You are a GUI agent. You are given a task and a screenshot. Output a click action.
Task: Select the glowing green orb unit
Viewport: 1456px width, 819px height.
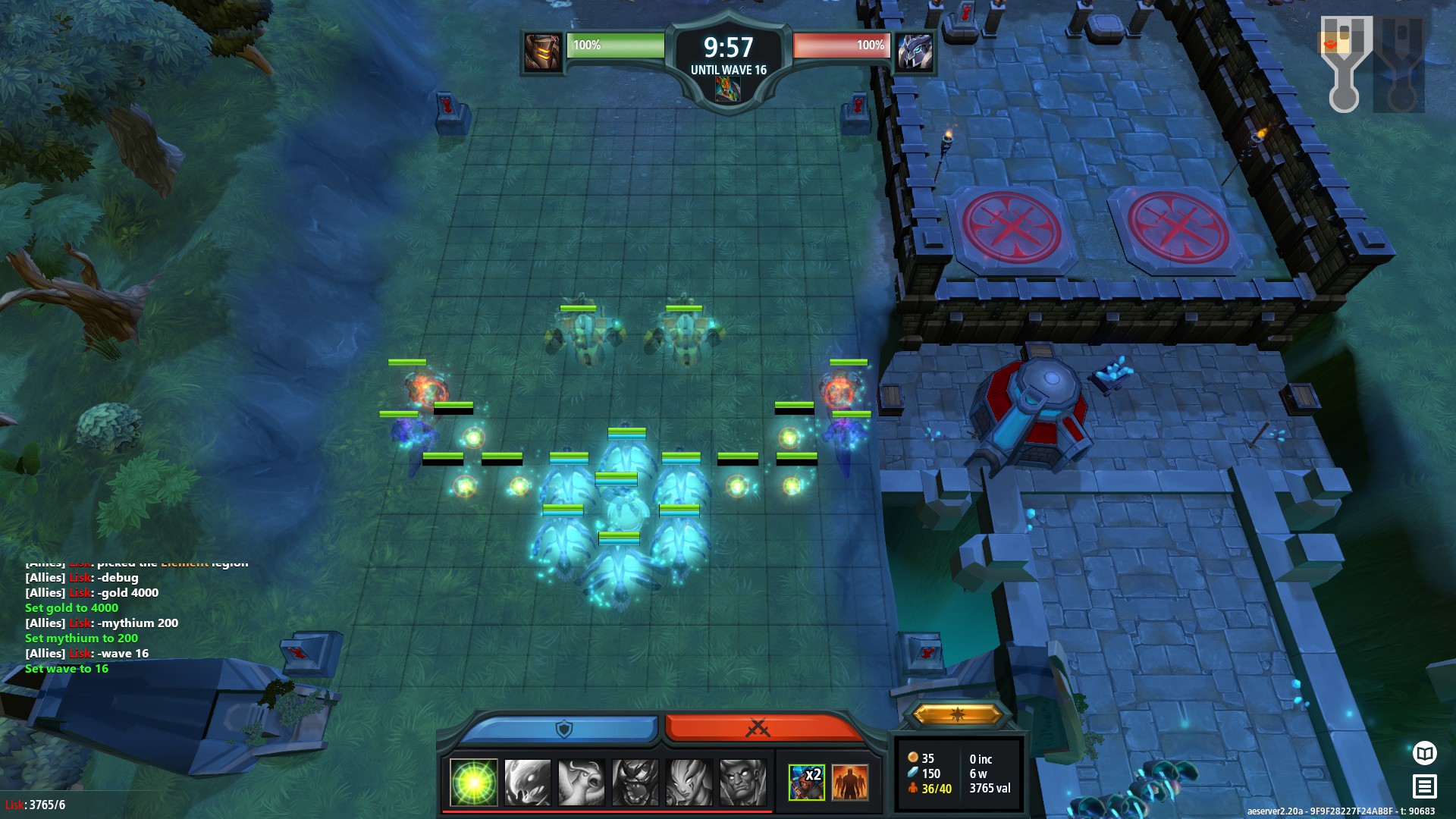click(x=474, y=782)
